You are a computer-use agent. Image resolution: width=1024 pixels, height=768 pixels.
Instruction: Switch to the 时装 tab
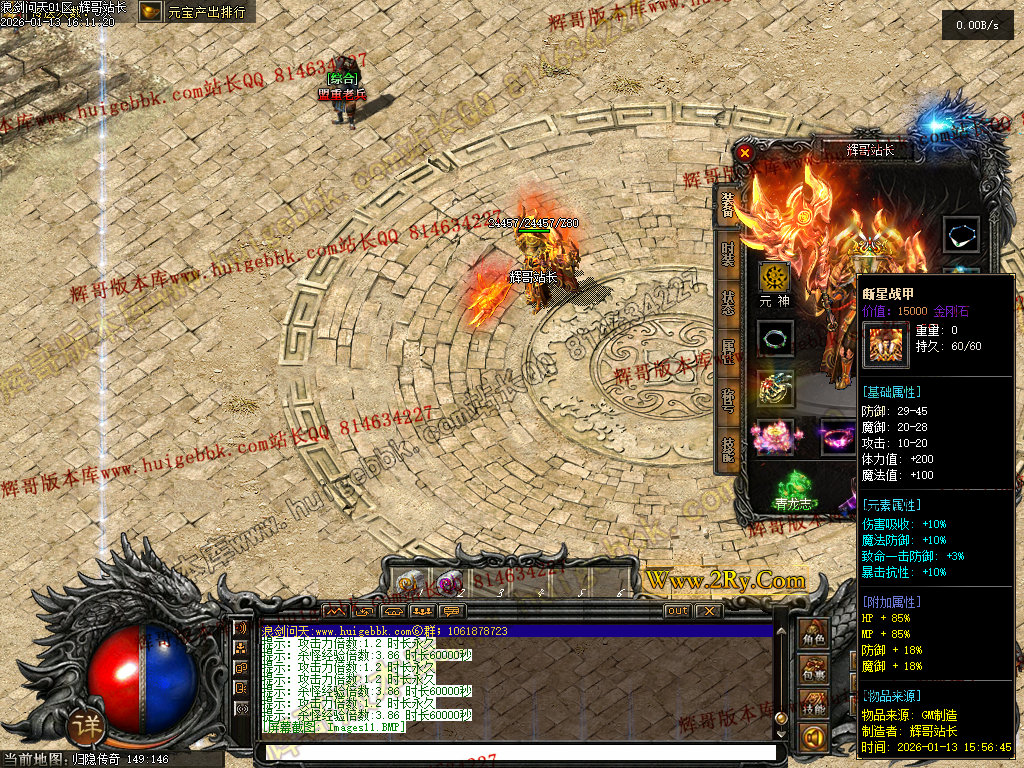click(729, 253)
